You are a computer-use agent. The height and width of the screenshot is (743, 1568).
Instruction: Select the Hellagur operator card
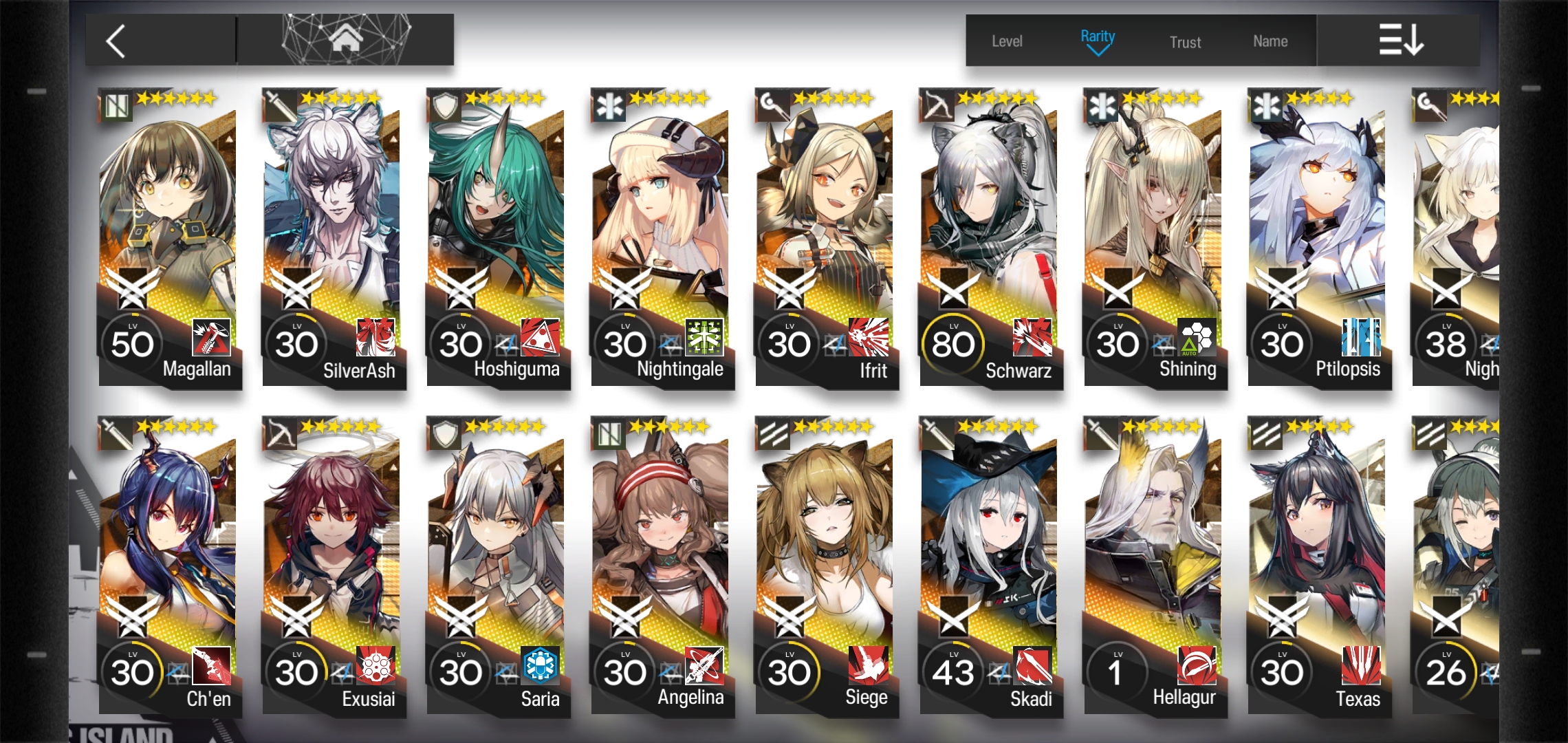coord(1154,564)
